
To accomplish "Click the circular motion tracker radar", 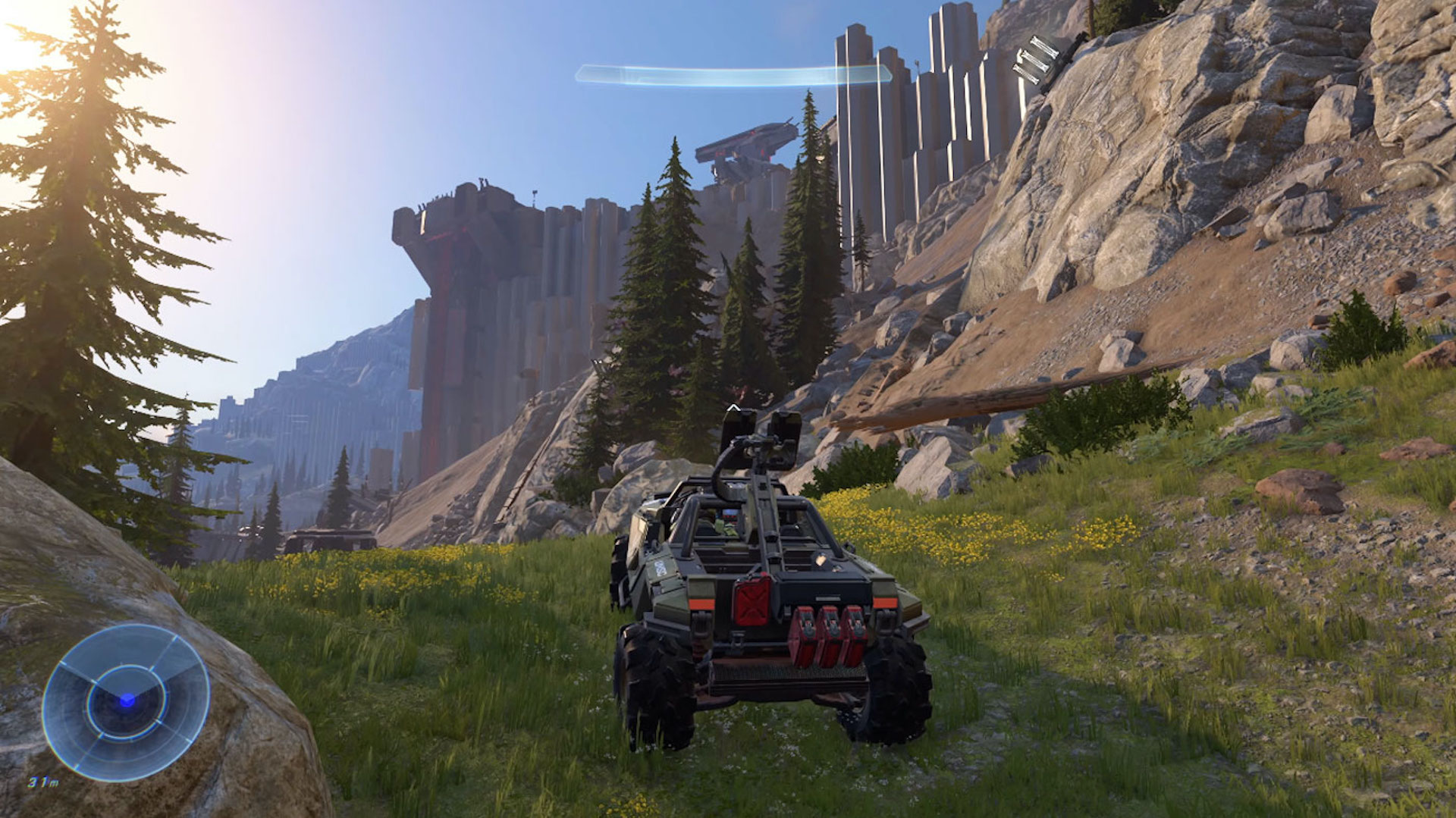I will (x=126, y=701).
